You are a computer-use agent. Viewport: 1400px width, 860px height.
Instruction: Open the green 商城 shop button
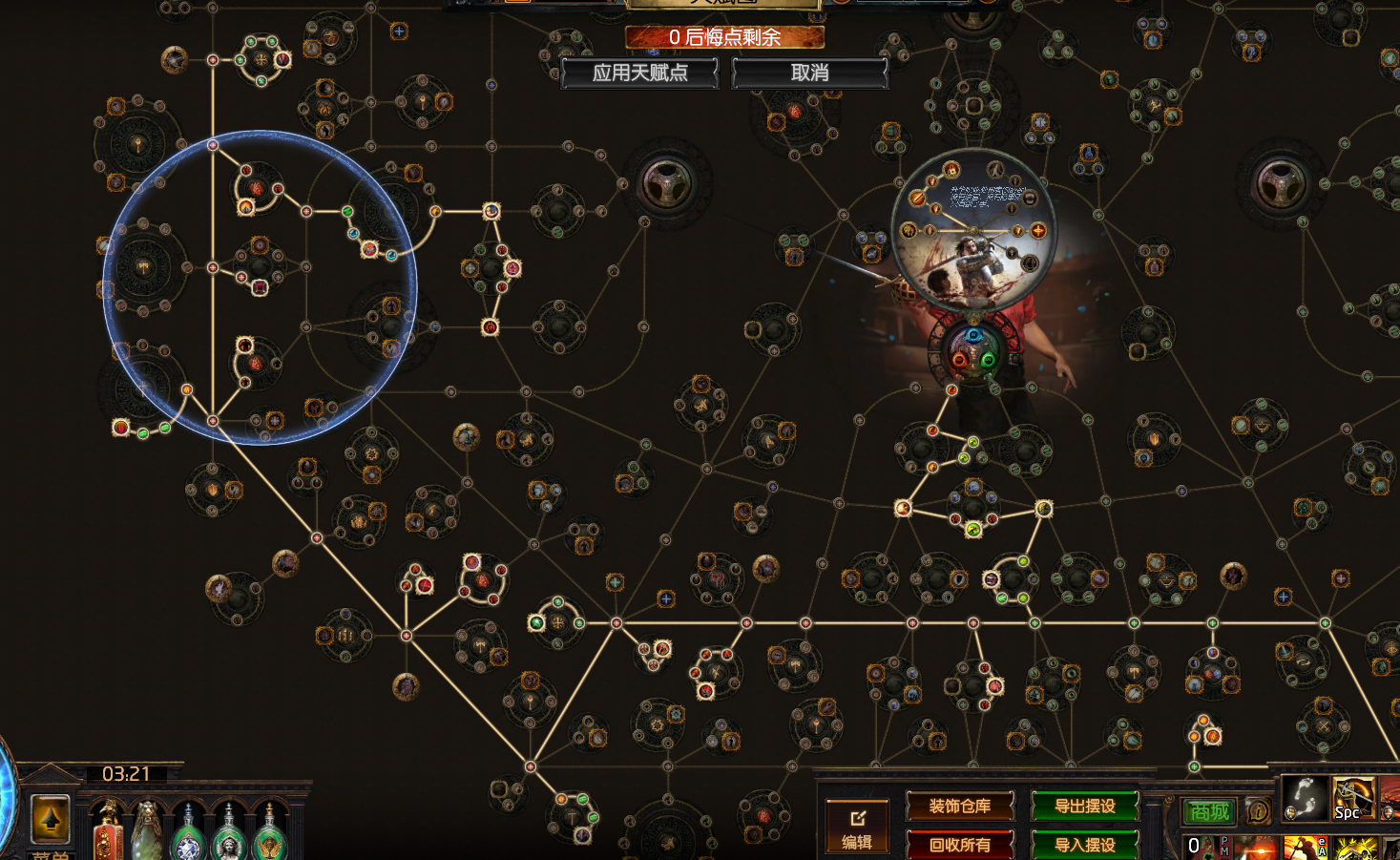tap(1209, 811)
